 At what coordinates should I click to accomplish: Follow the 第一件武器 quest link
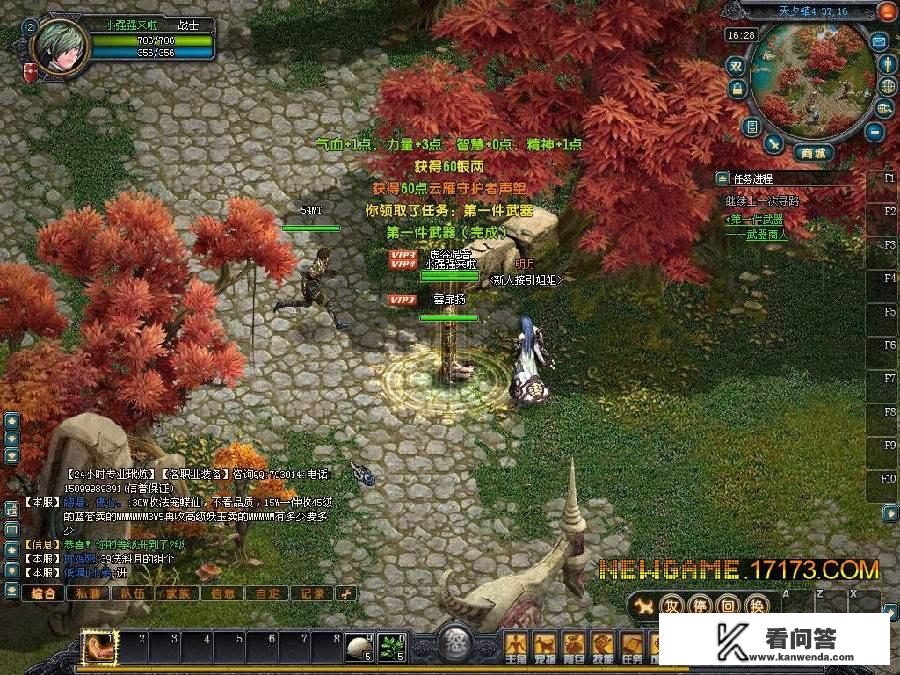(755, 218)
